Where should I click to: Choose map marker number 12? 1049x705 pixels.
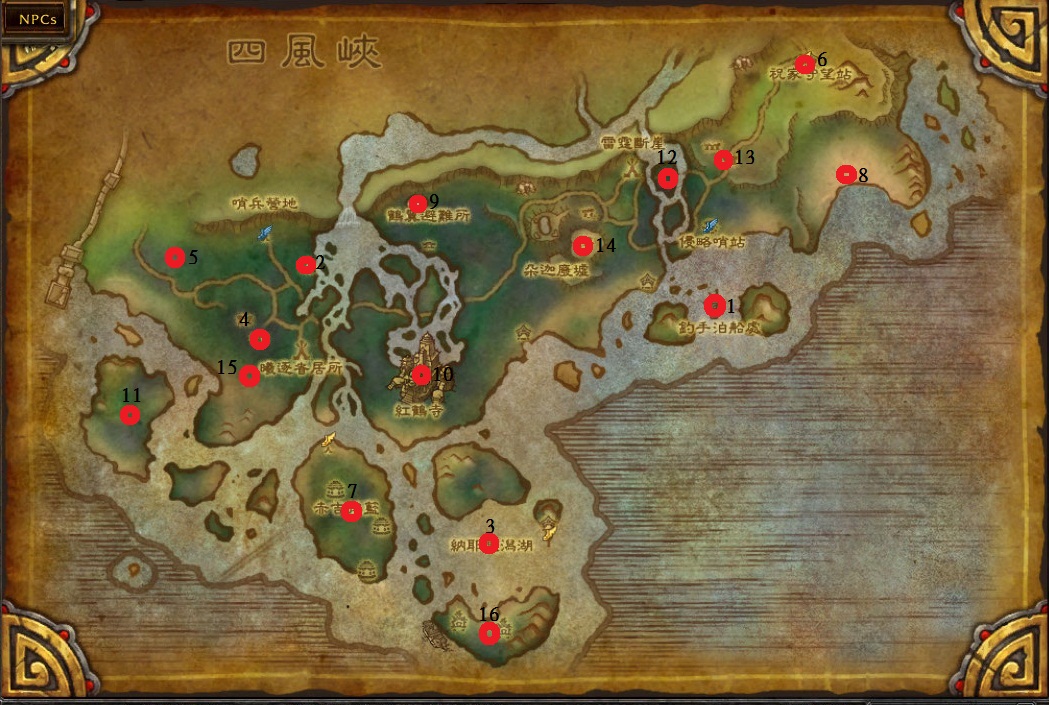tap(668, 178)
